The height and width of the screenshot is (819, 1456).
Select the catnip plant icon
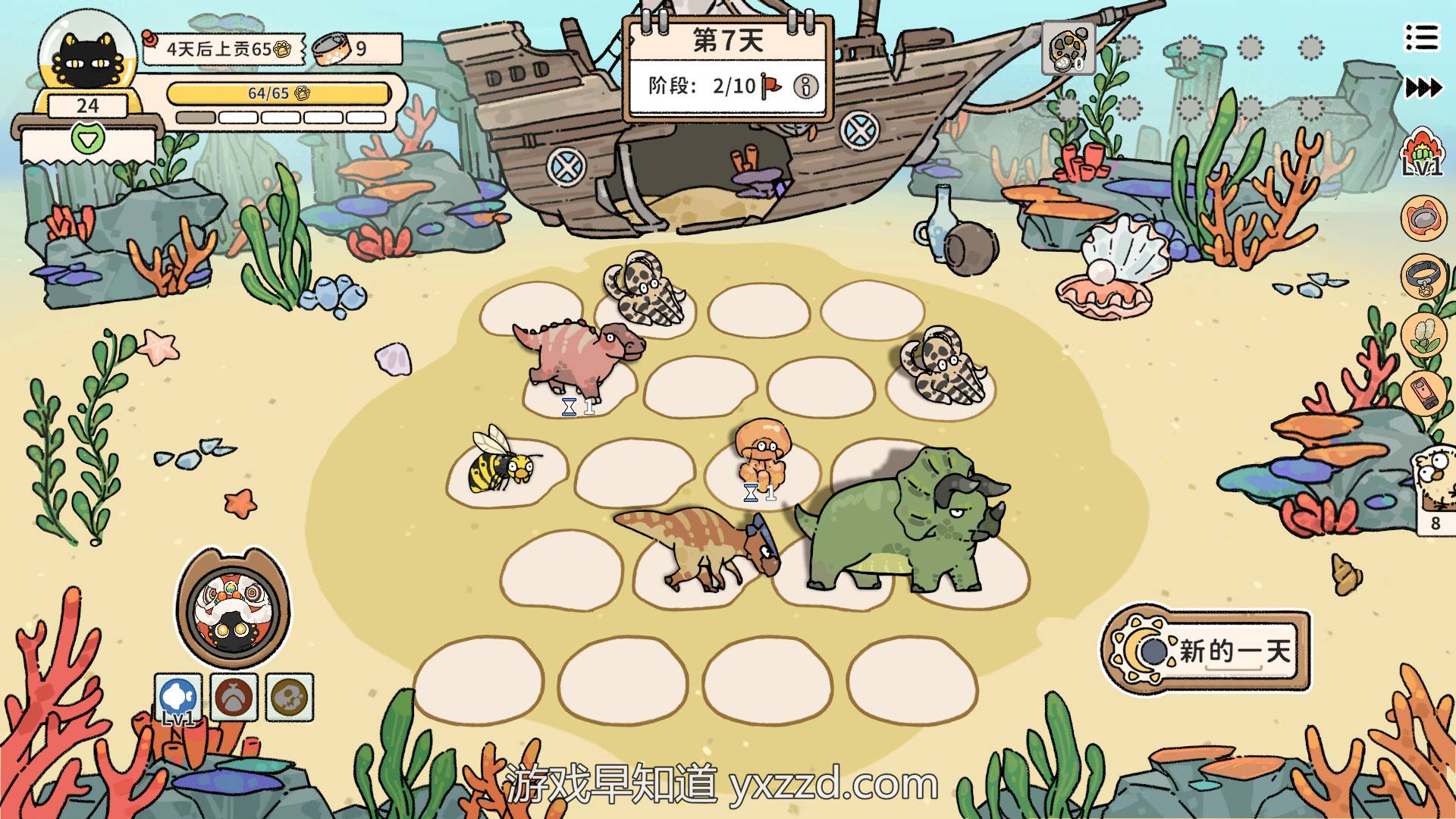(x=1422, y=334)
